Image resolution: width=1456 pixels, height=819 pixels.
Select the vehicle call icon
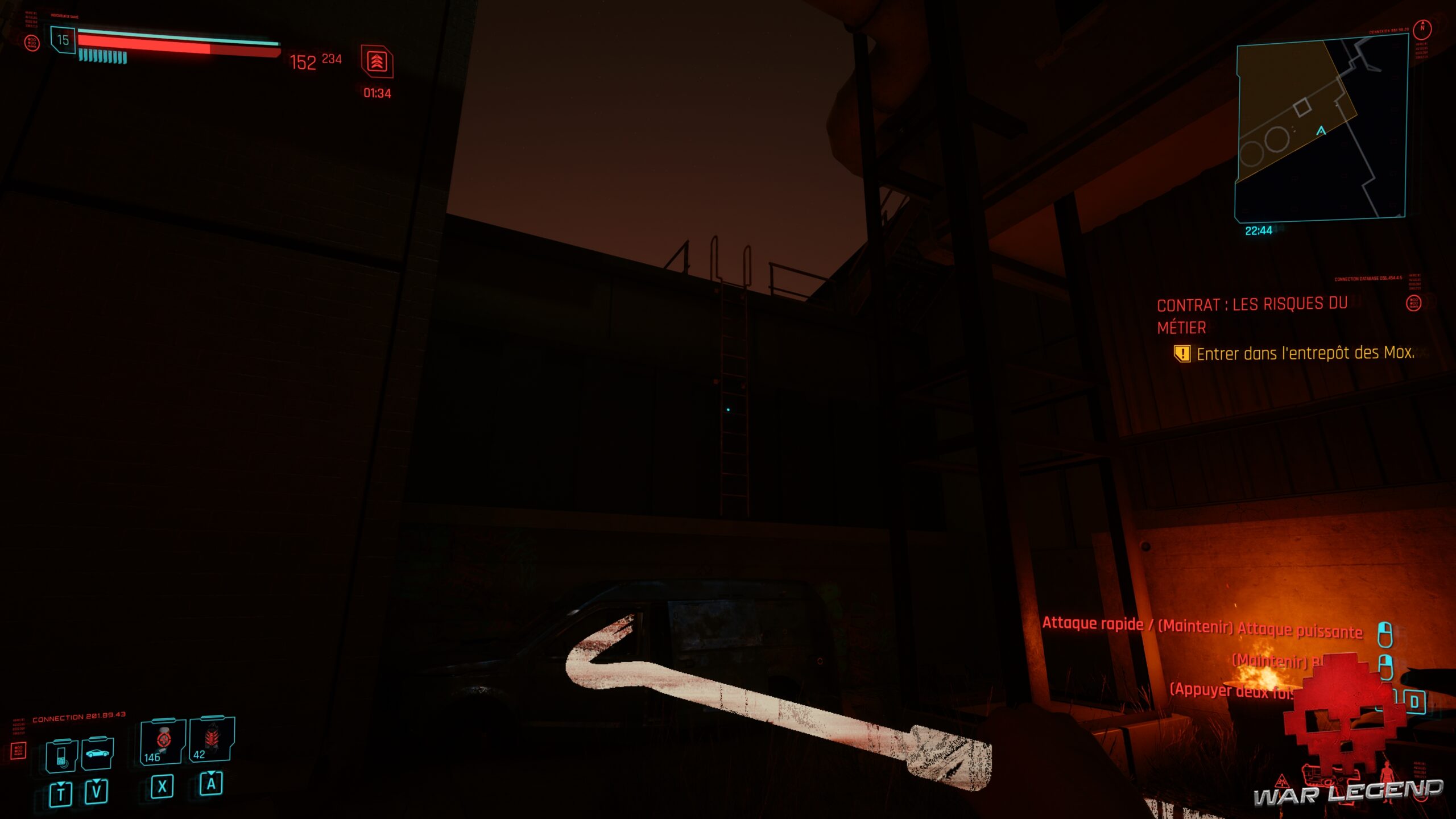pos(97,755)
